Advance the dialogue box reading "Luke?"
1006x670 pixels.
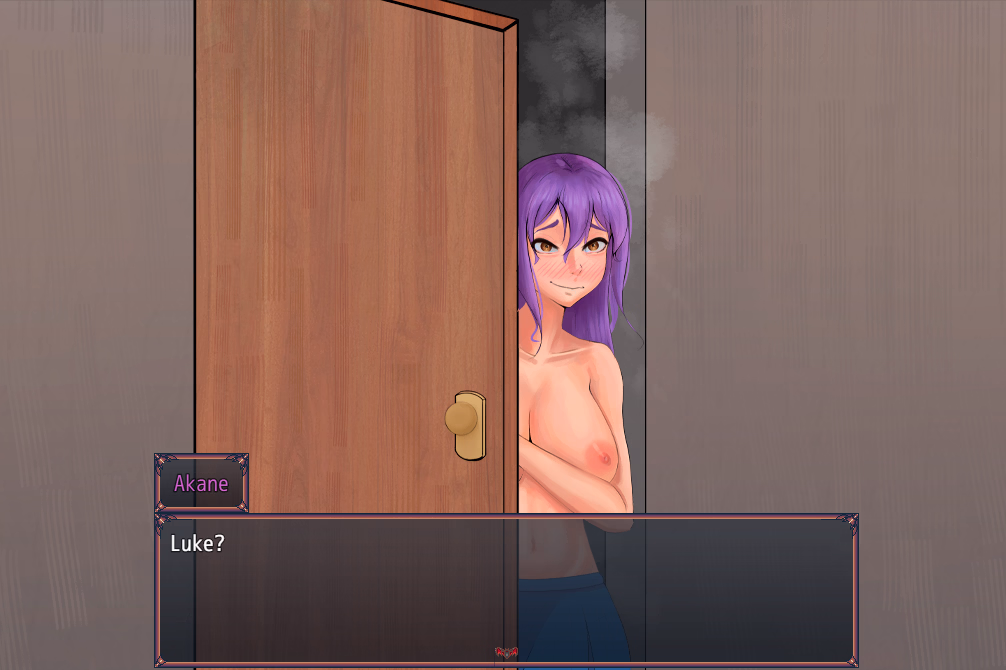pos(505,588)
